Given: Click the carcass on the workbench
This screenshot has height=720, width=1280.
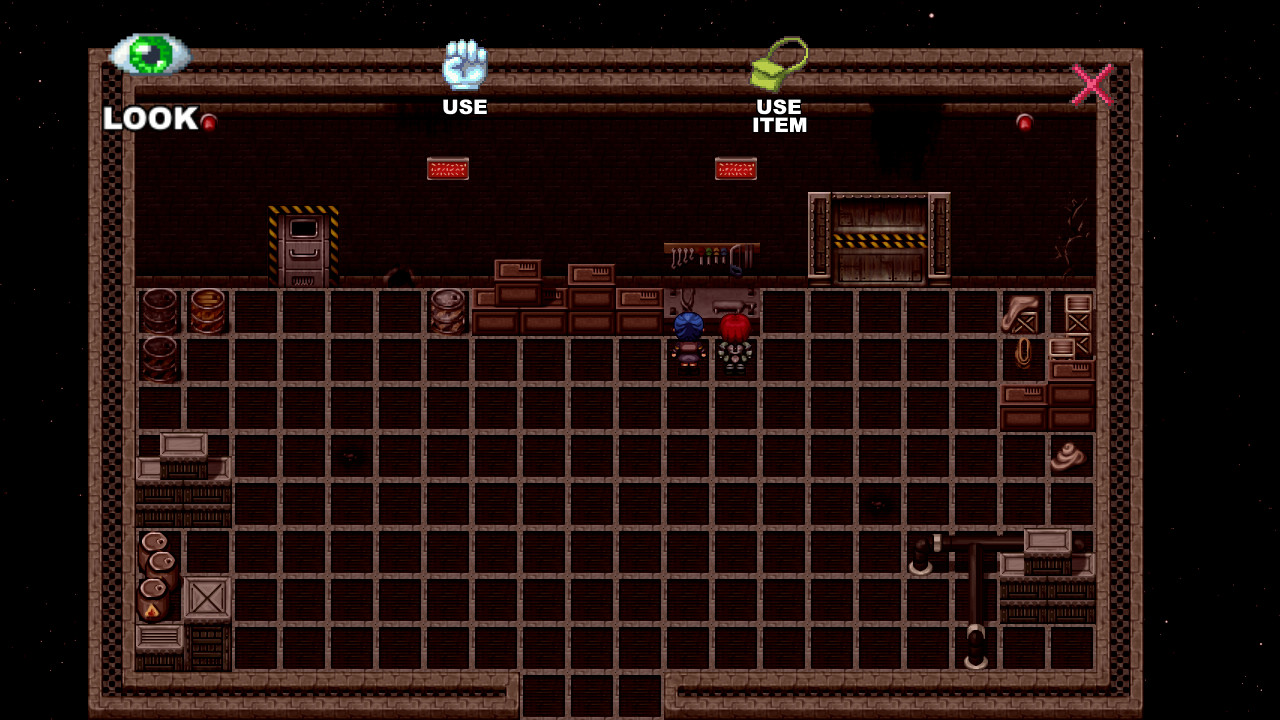Looking at the screenshot, I should coord(731,306).
